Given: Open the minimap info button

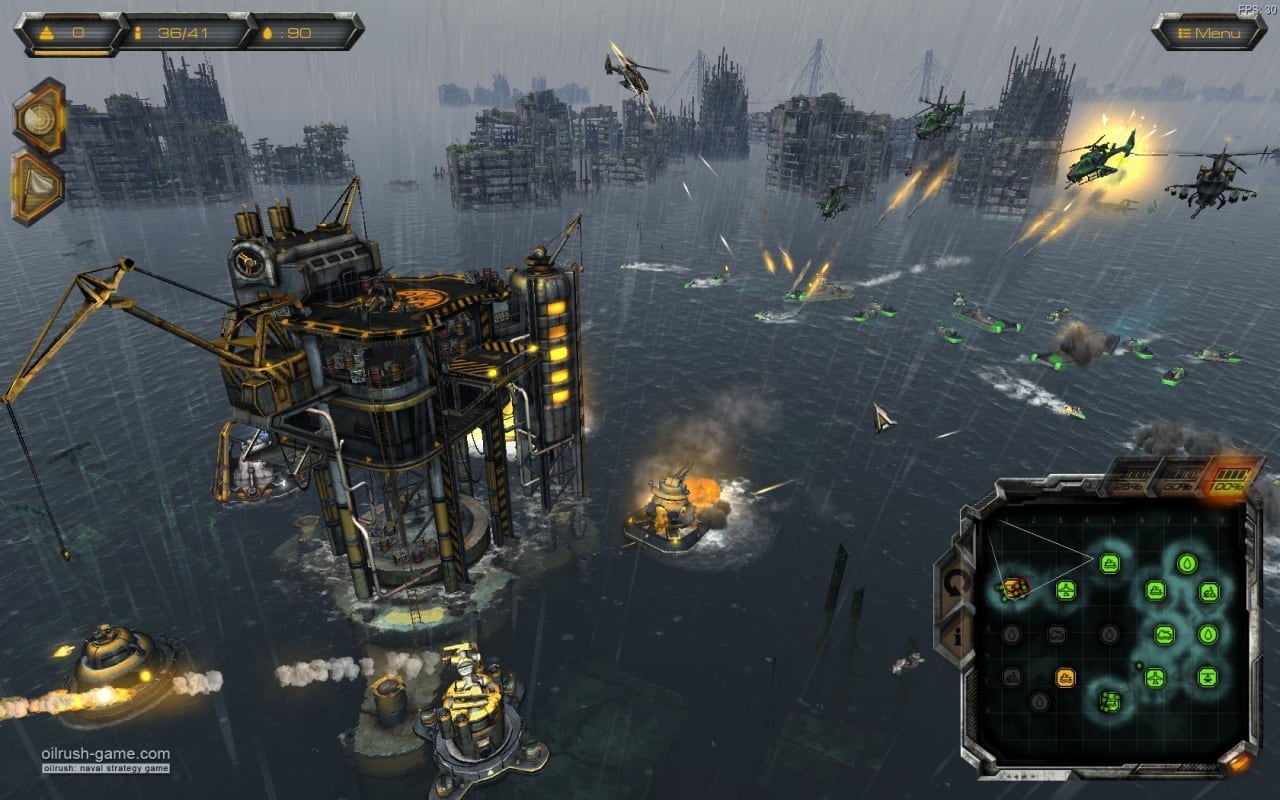Looking at the screenshot, I should pyautogui.click(x=958, y=636).
